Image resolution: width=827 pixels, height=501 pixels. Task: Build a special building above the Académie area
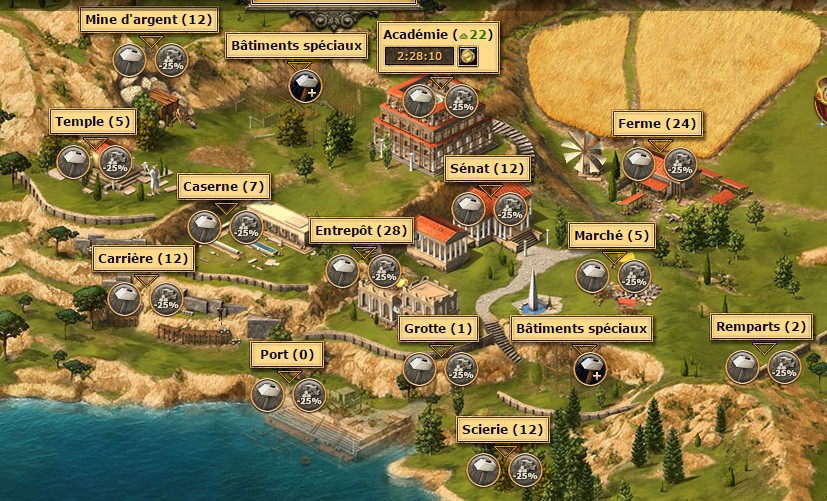click(x=305, y=86)
